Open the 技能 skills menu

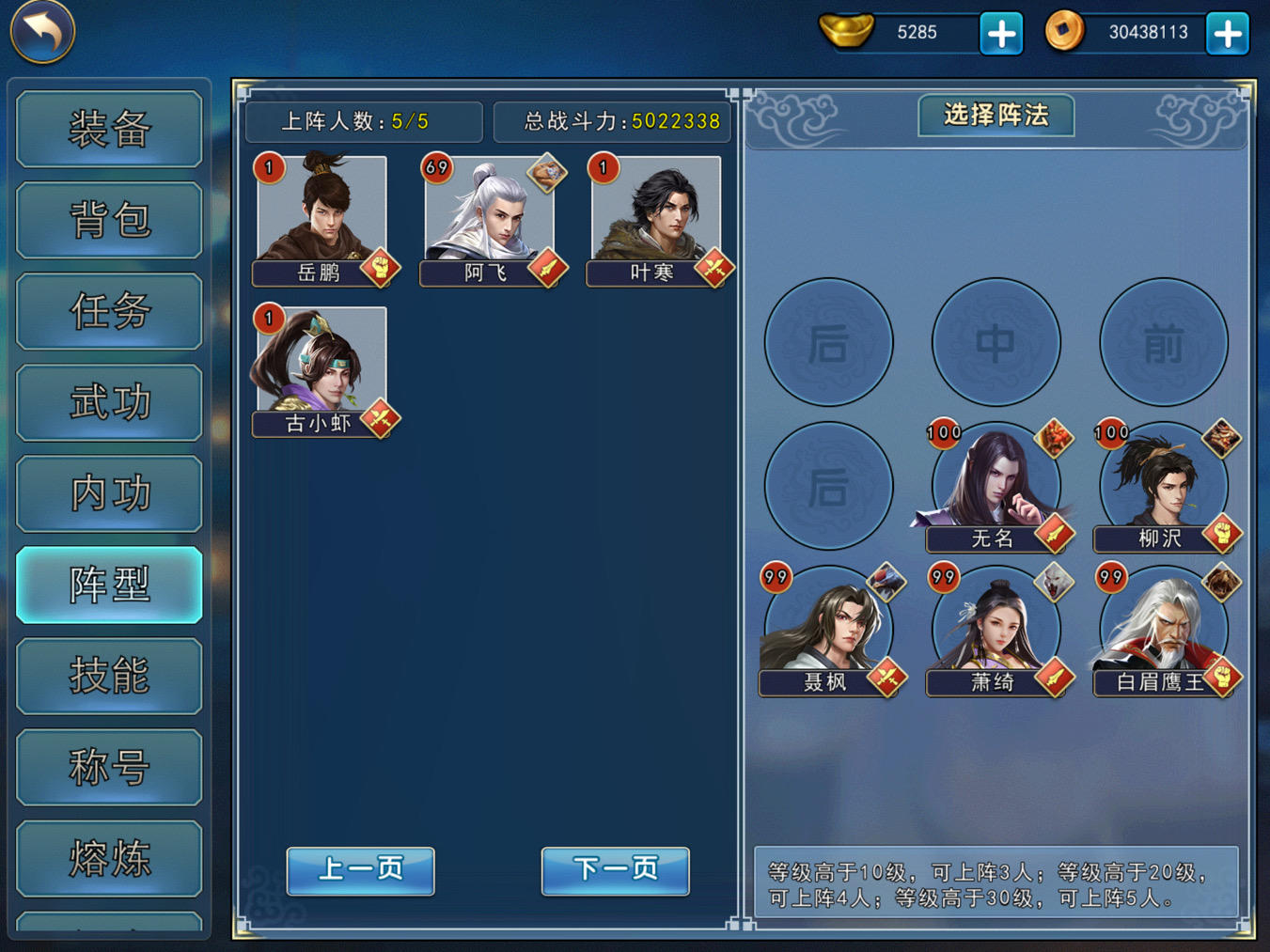click(x=109, y=676)
